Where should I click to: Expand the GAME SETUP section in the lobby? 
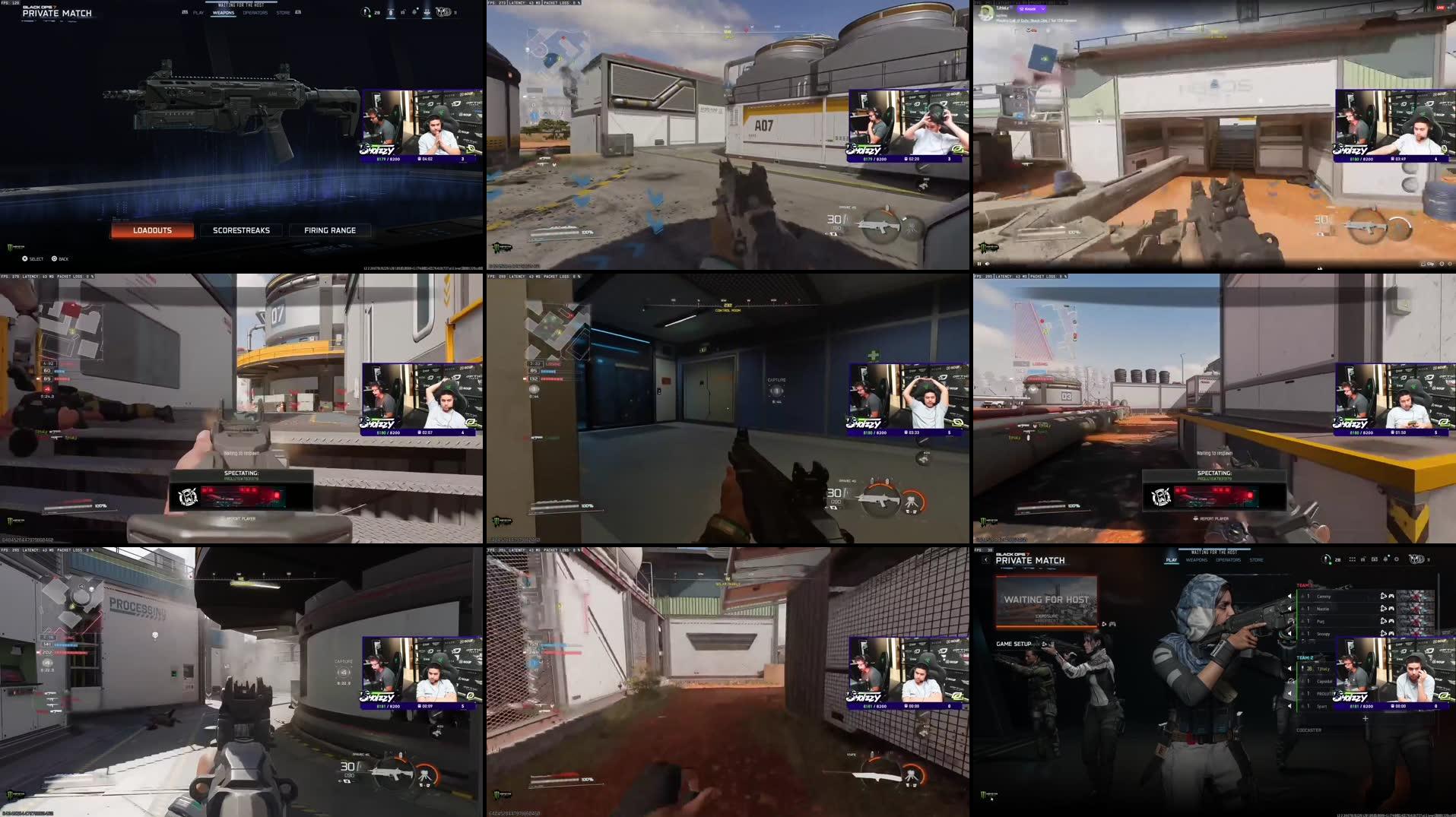pos(1013,644)
